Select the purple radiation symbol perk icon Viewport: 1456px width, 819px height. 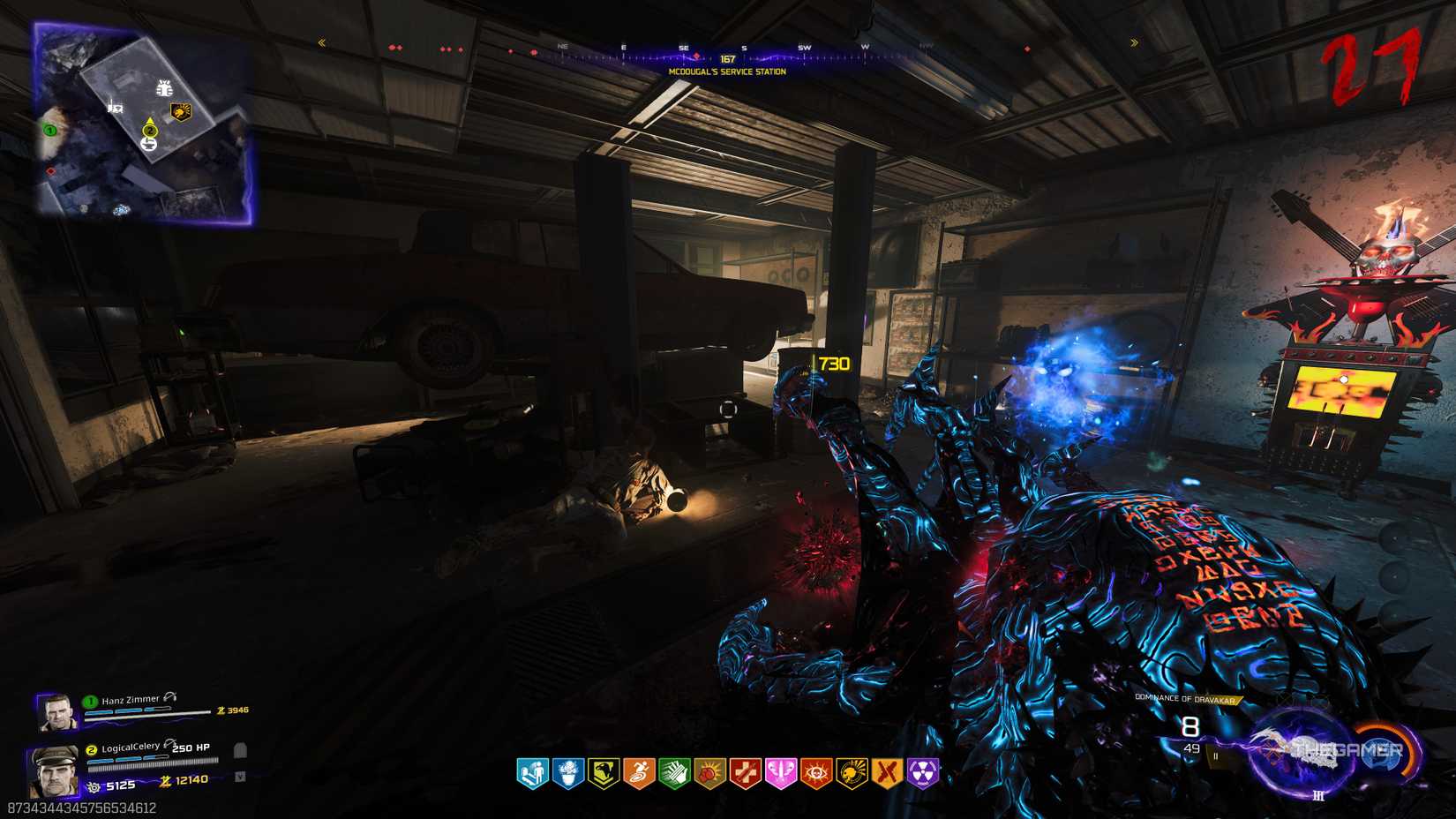click(x=922, y=774)
